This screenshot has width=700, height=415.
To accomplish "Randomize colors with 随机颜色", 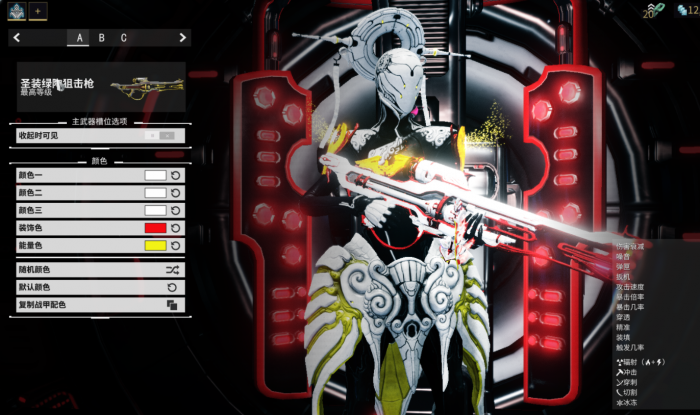I will (x=98, y=270).
